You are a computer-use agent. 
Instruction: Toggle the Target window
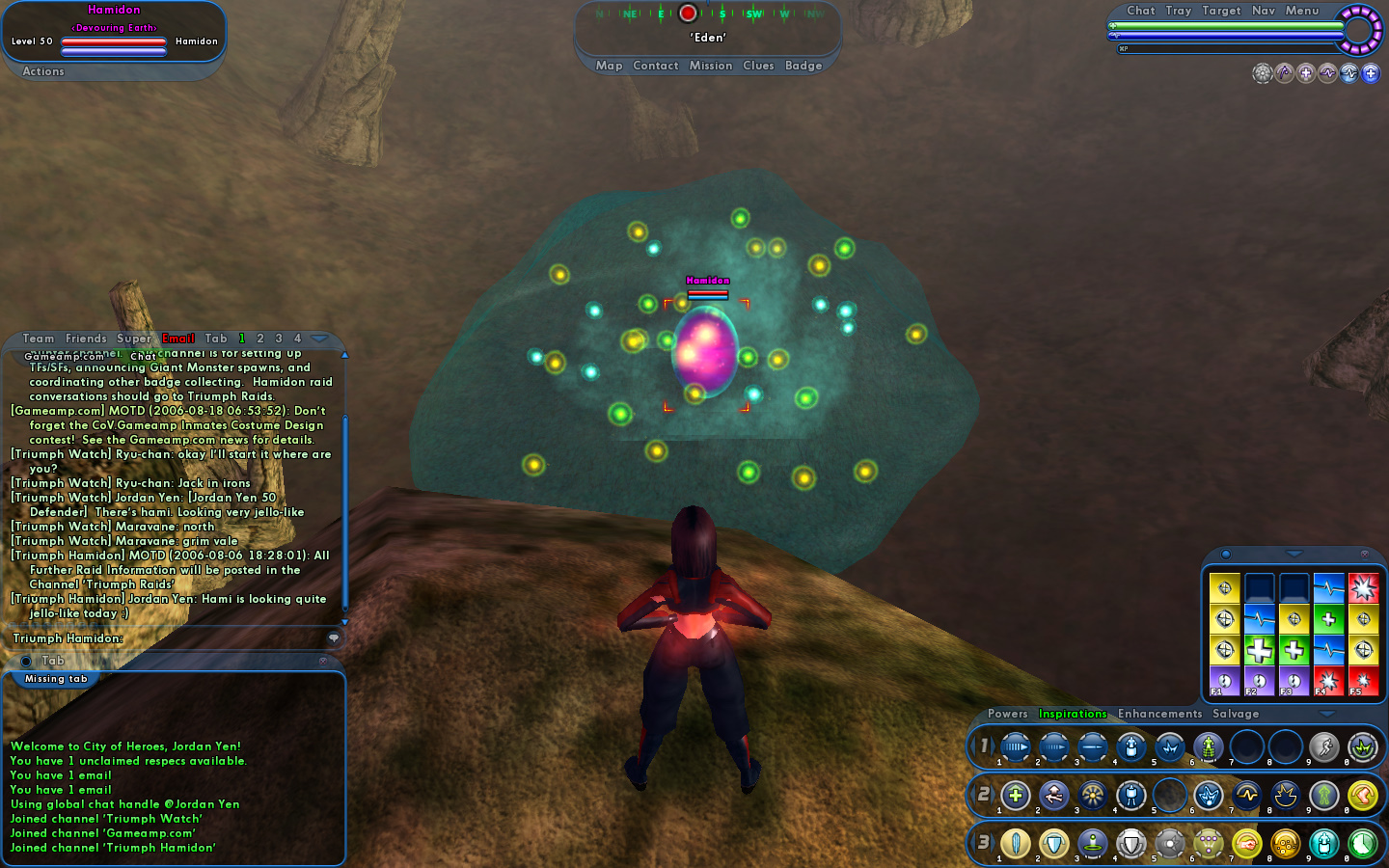pyautogui.click(x=1221, y=11)
